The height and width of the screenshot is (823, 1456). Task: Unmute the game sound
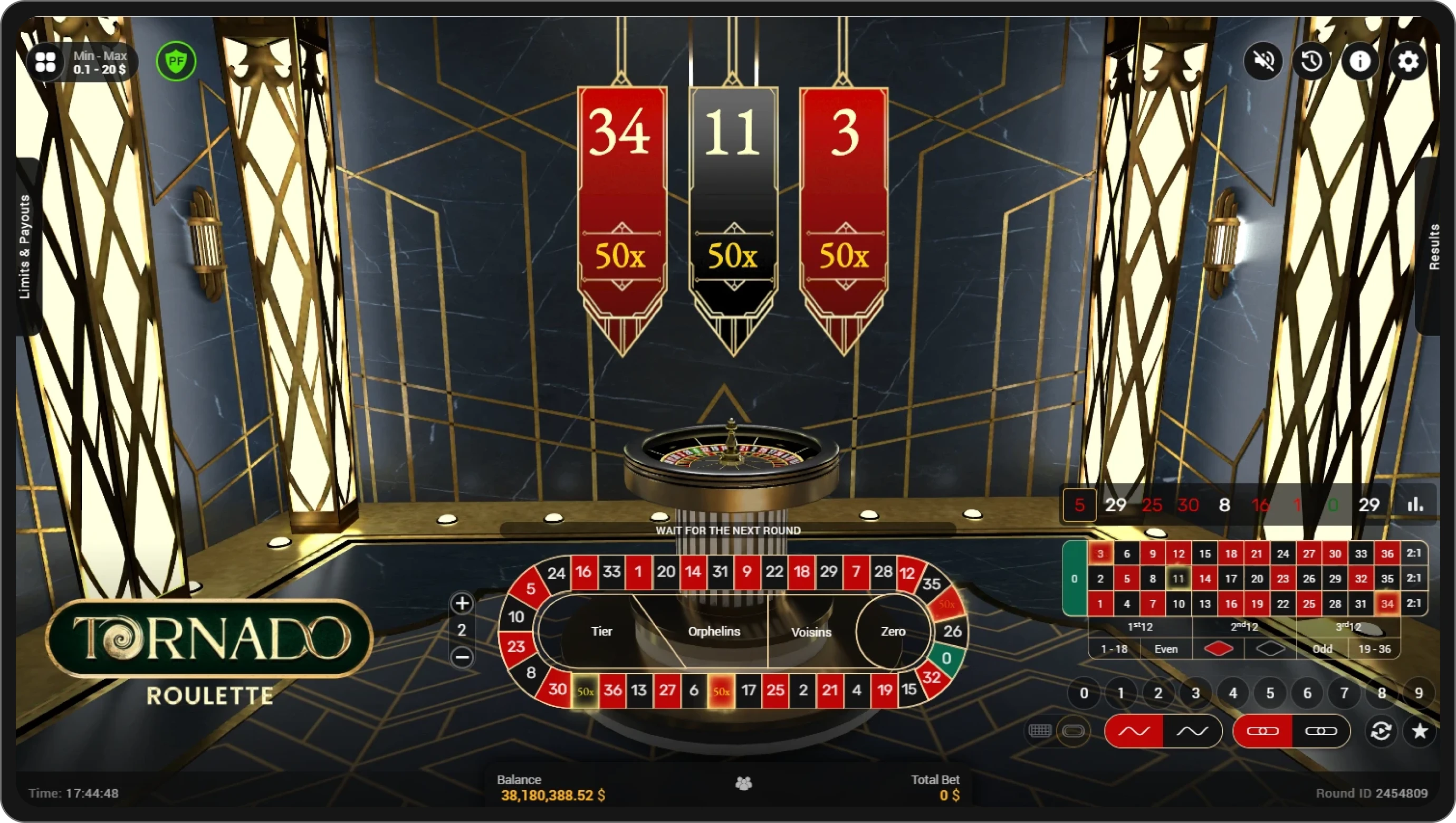coord(1265,61)
